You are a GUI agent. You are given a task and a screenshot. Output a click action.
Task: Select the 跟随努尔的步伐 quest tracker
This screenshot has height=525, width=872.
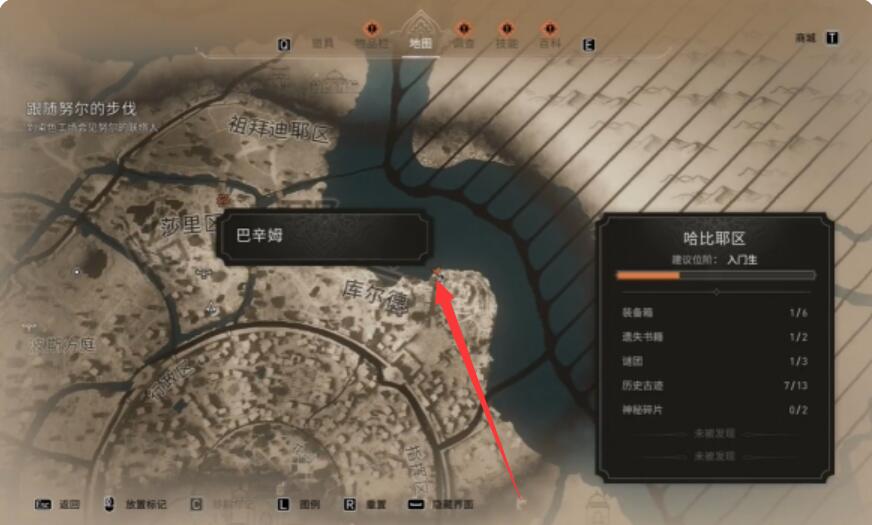[x=81, y=108]
